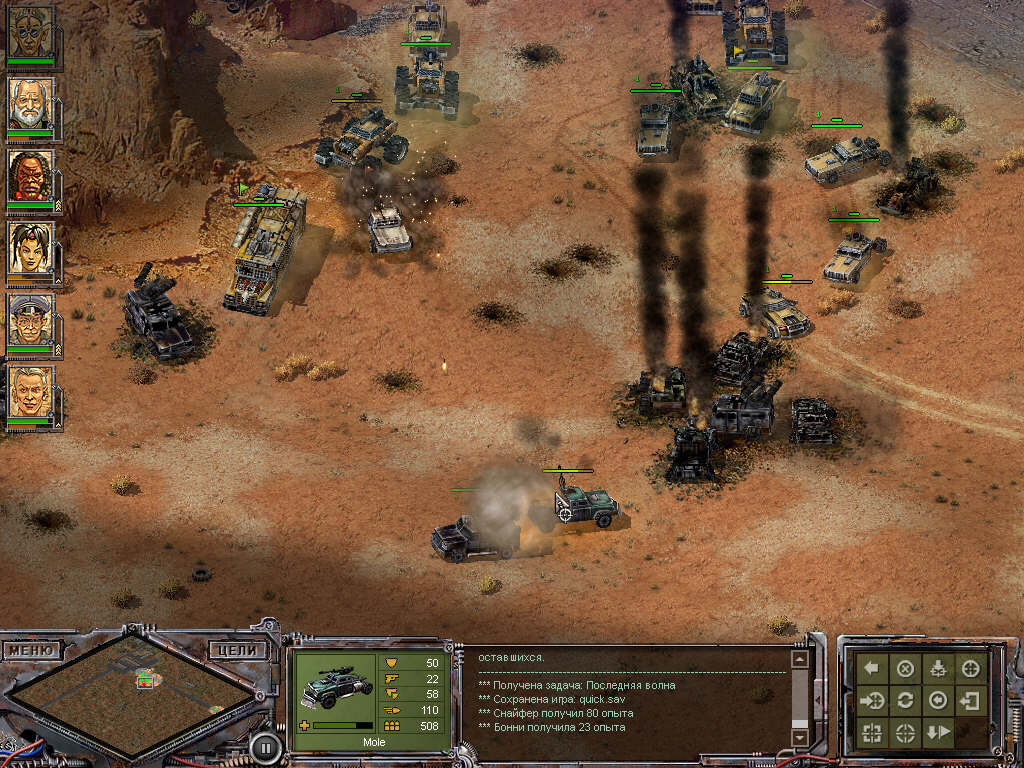Select the goggled bald hero portrait

(31, 32)
